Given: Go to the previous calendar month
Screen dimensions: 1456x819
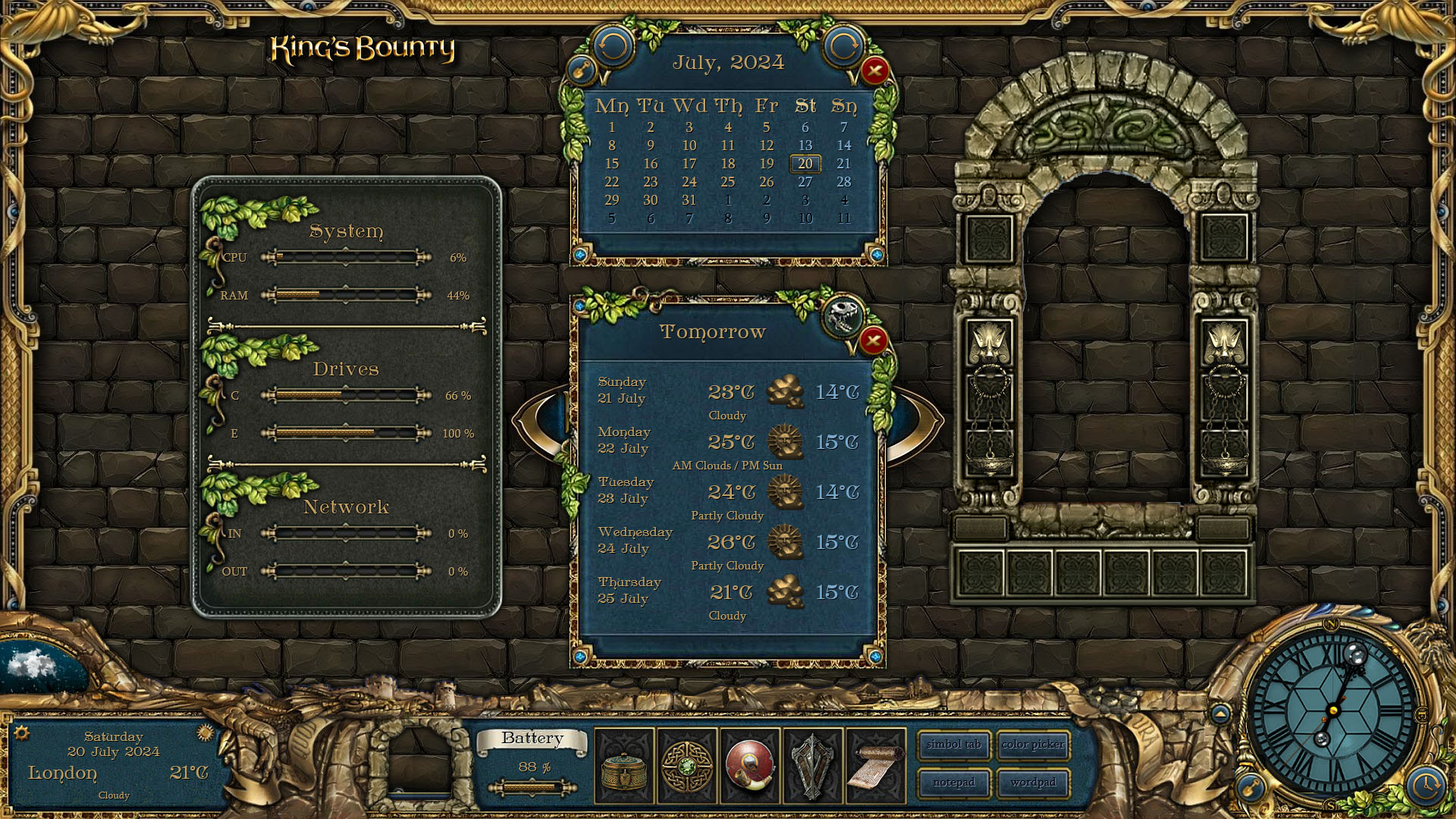Looking at the screenshot, I should tap(612, 47).
